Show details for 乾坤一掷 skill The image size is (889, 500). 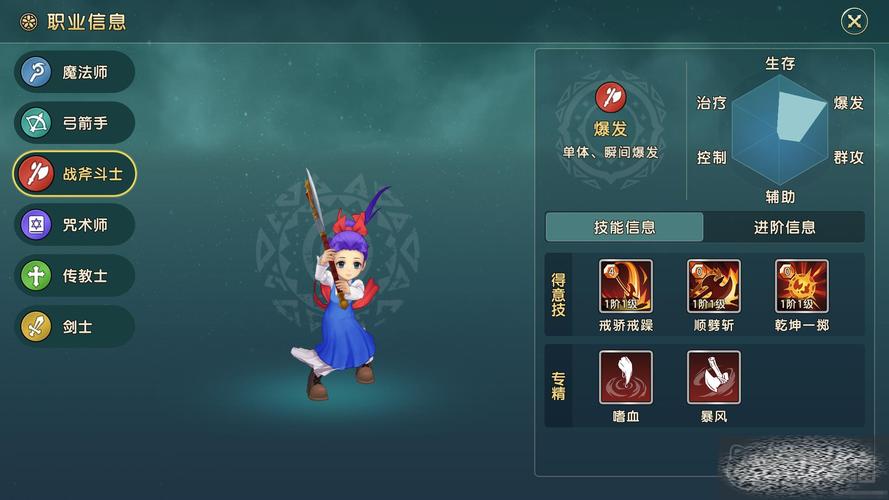coord(802,286)
